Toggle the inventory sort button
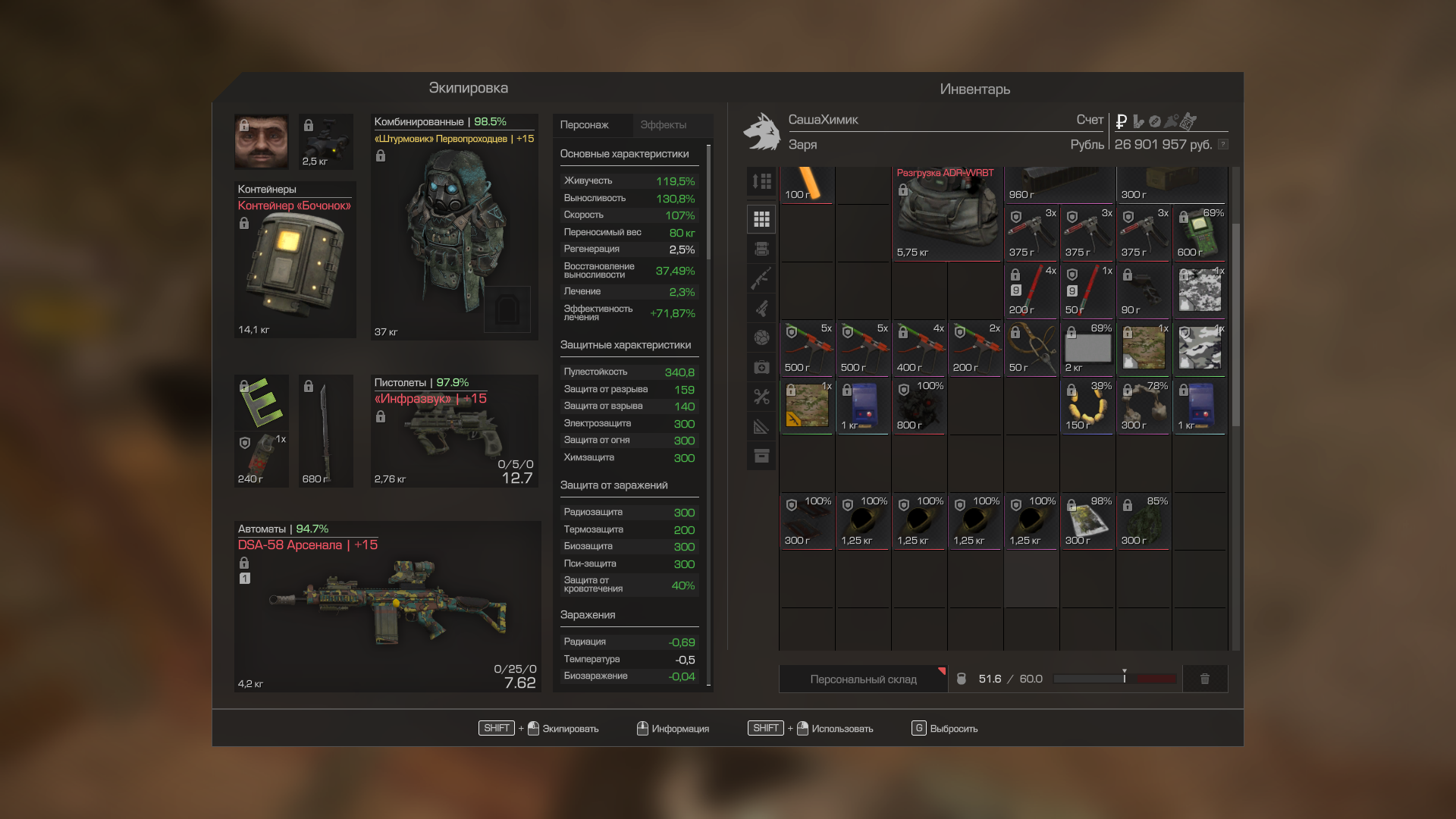1456x819 pixels. (761, 181)
